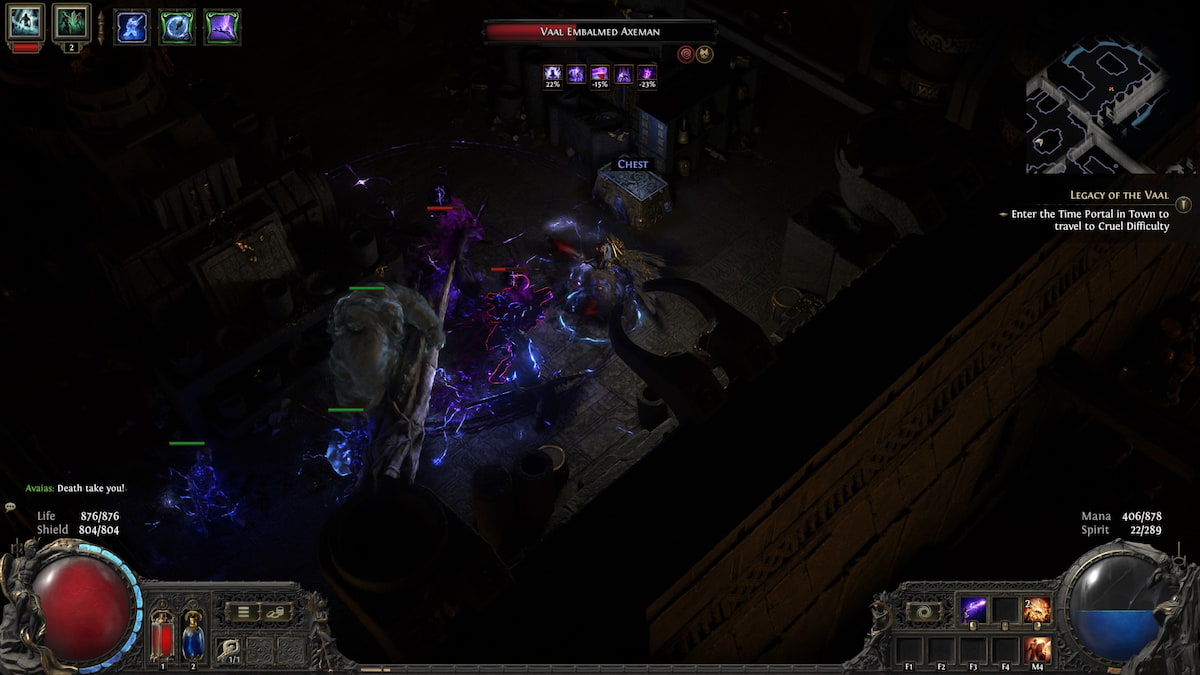Click the blue spectral warrior buff icon
Image resolution: width=1200 pixels, height=675 pixels.
pyautogui.click(x=132, y=27)
